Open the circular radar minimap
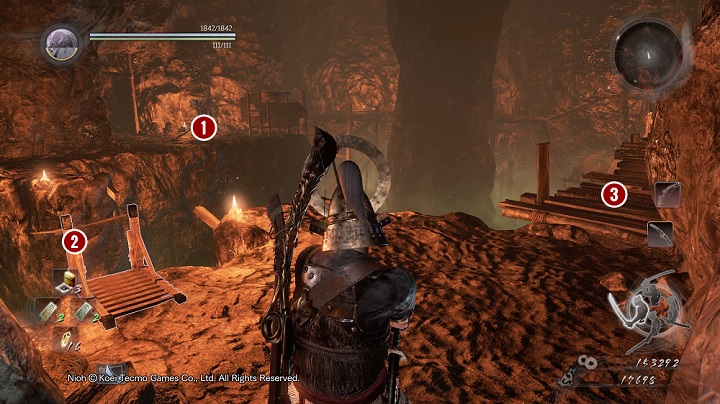This screenshot has height=404, width=720. point(646,51)
